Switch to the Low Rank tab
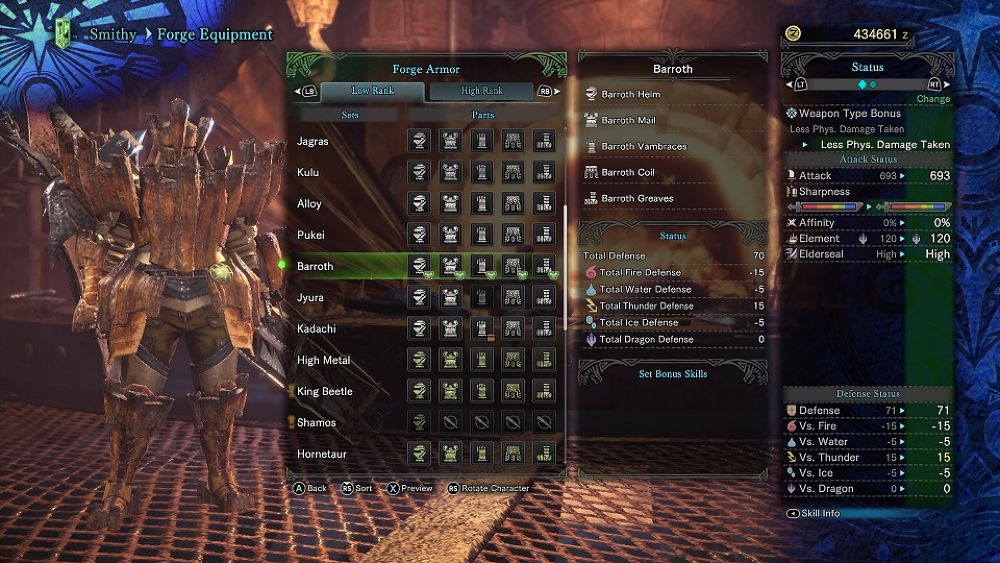The width and height of the screenshot is (1000, 563). tap(373, 91)
